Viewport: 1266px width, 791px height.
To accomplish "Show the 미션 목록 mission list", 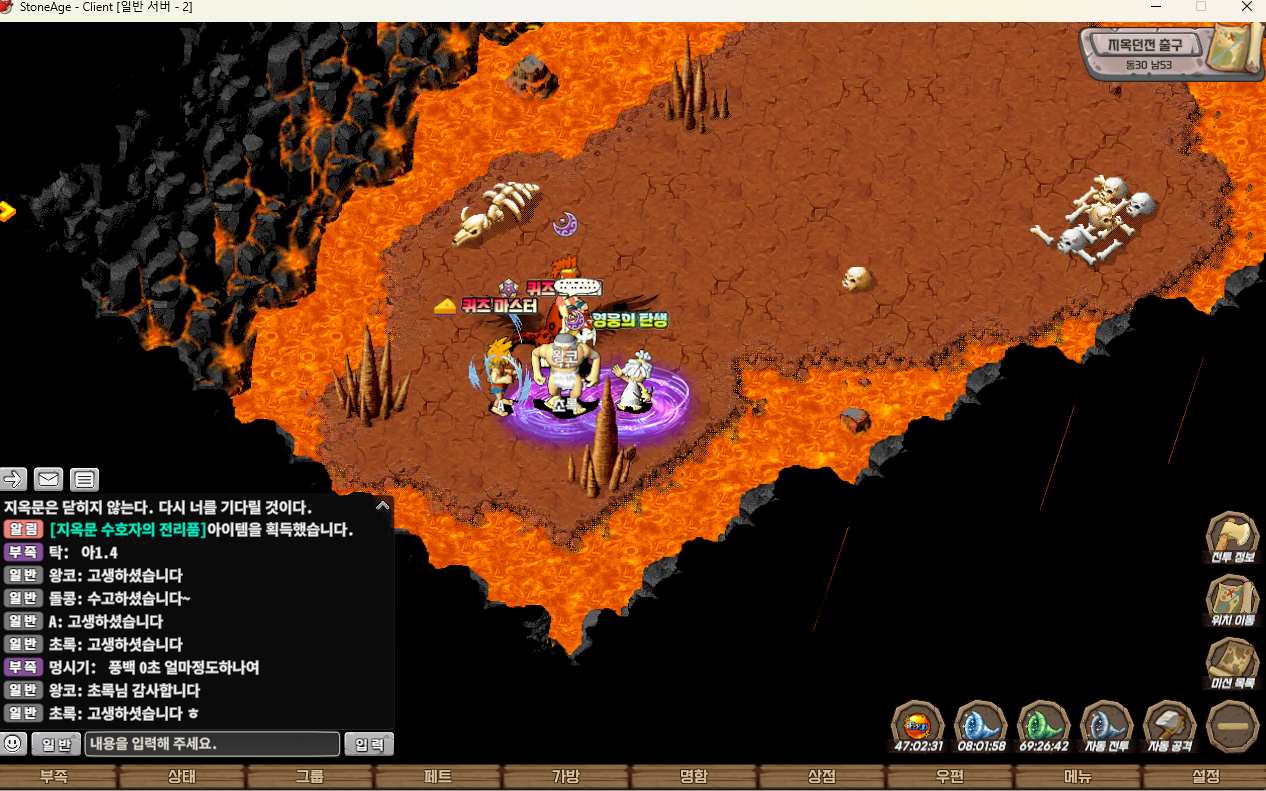I will tap(1233, 663).
